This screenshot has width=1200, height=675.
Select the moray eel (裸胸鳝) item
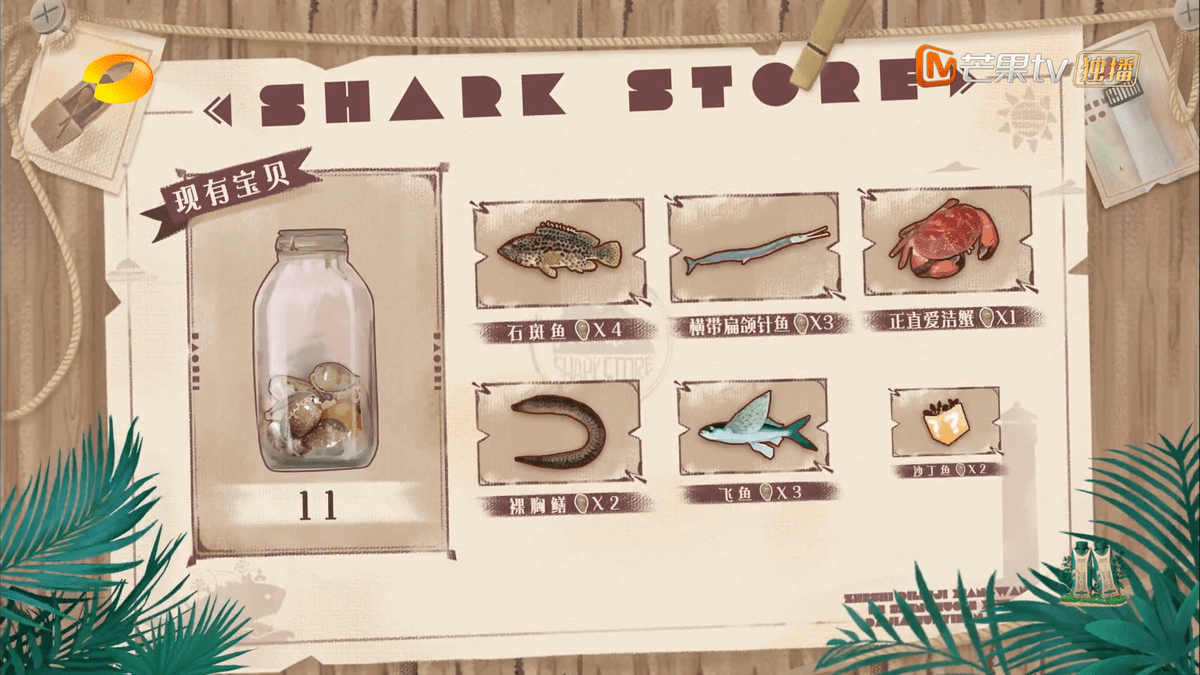558,433
